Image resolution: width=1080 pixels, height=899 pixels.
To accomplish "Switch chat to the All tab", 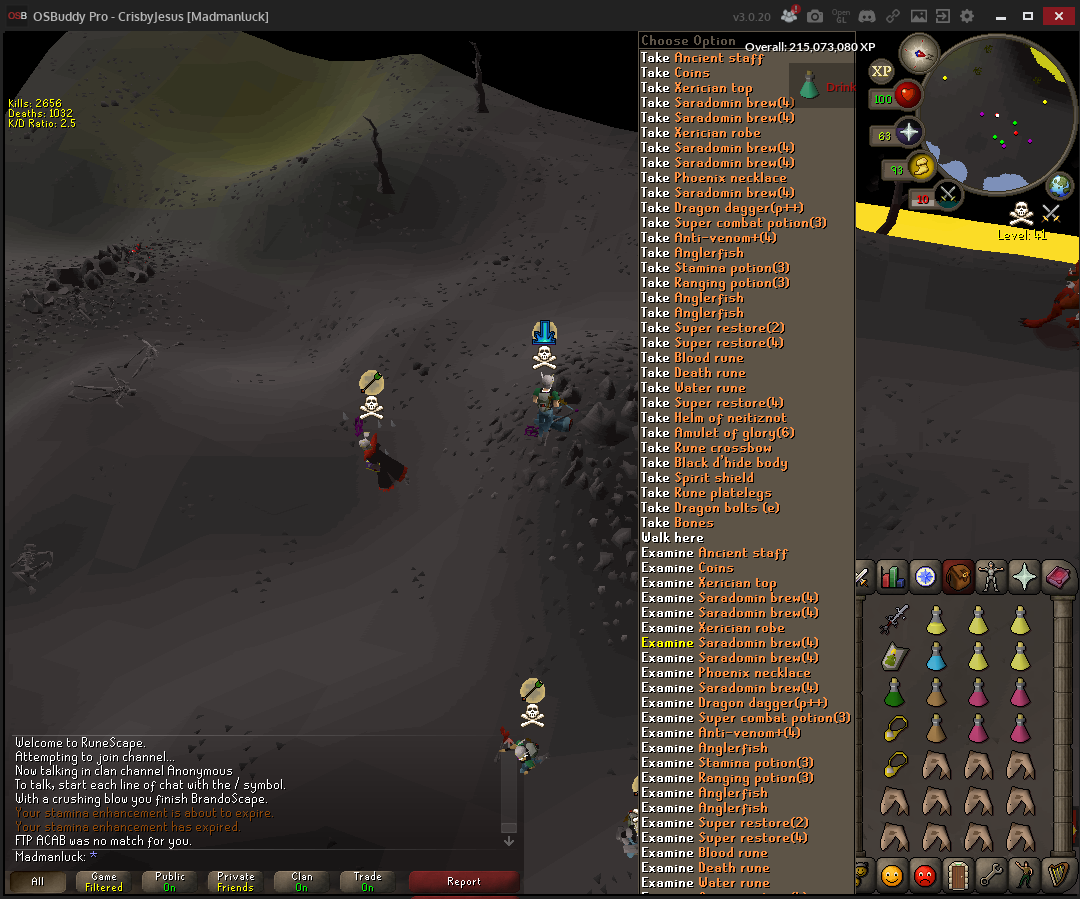I will coord(38,881).
